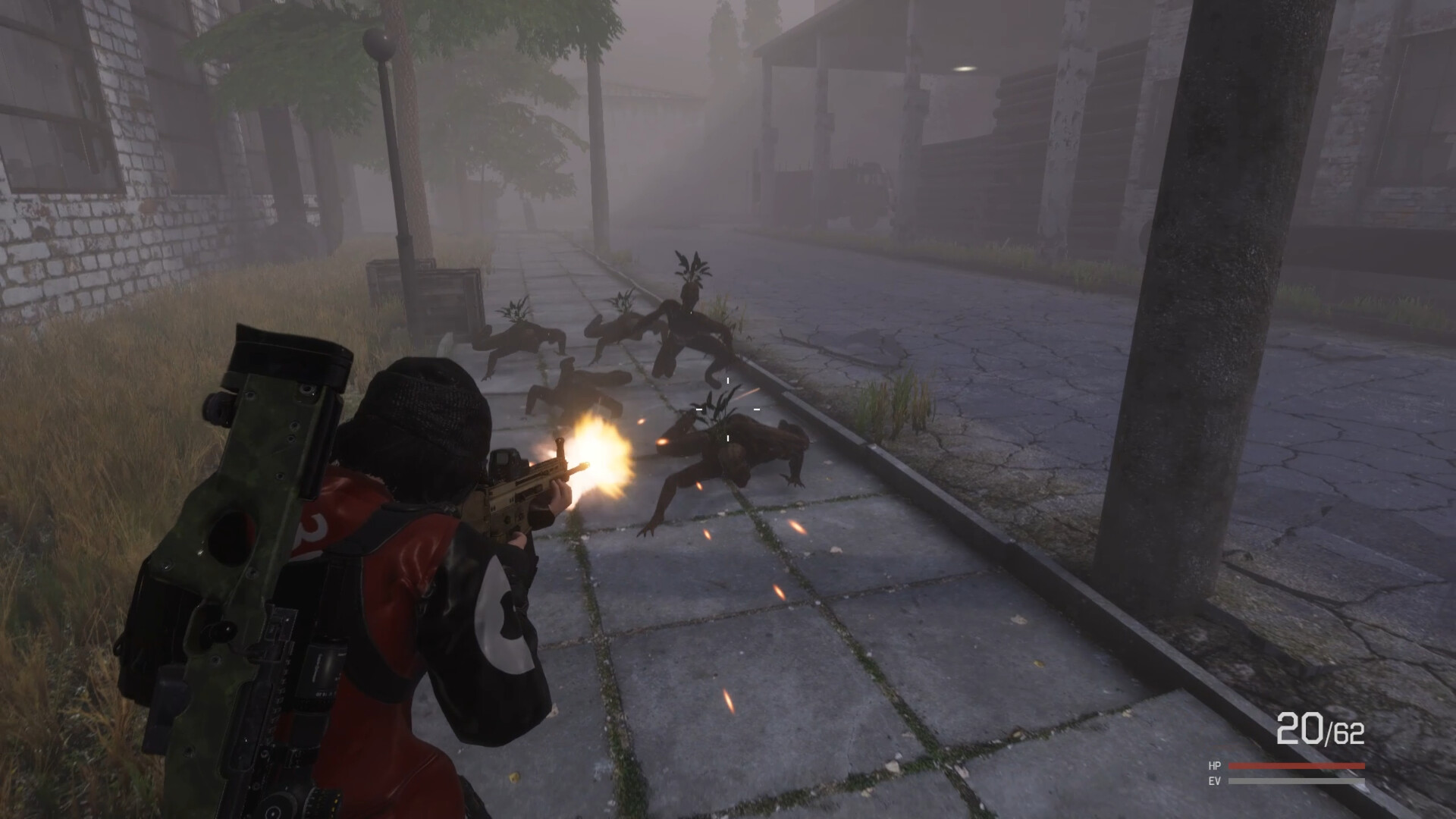Click the crosshair at screen center

[x=726, y=409]
